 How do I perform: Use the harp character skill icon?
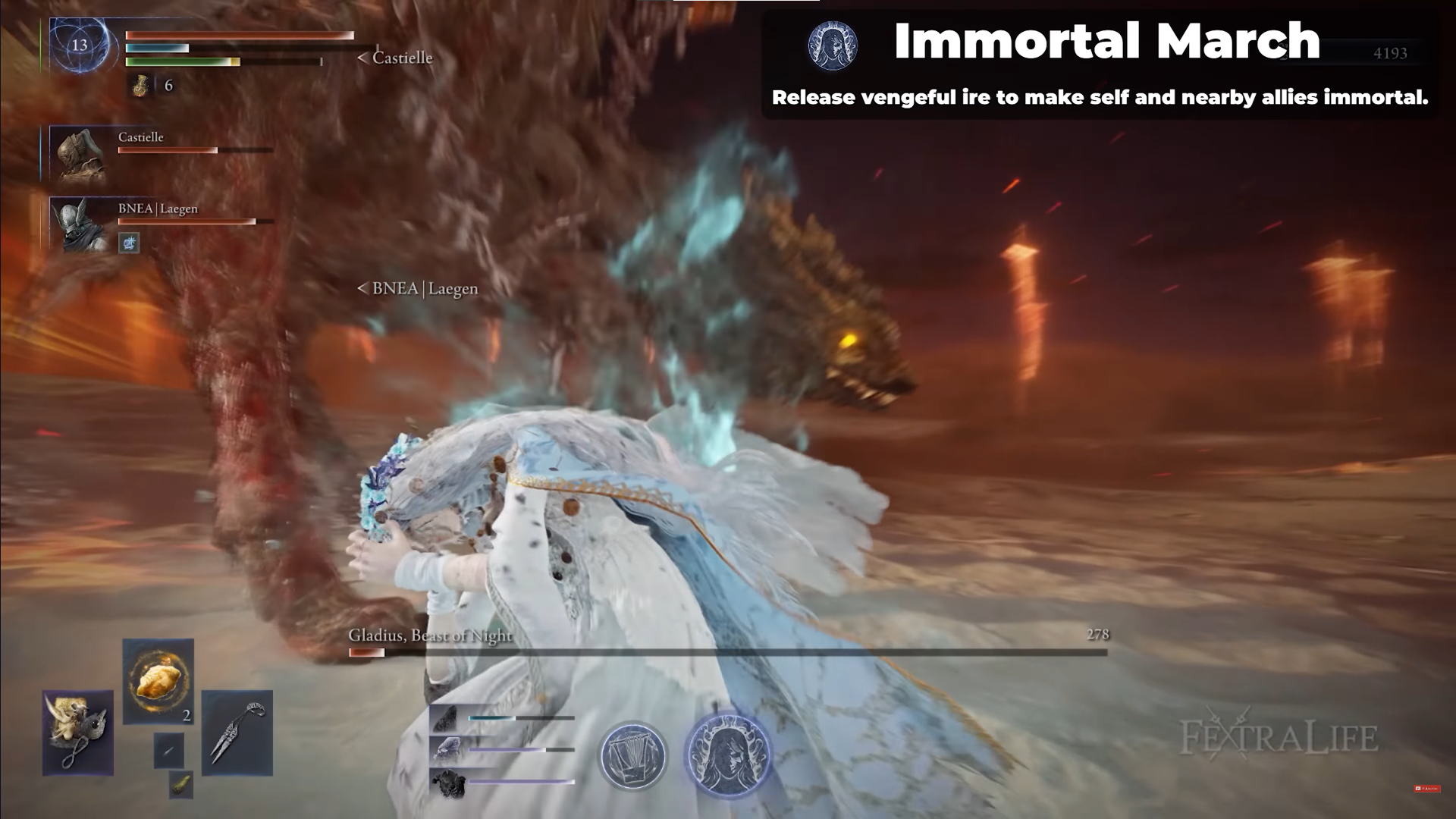[x=633, y=756]
